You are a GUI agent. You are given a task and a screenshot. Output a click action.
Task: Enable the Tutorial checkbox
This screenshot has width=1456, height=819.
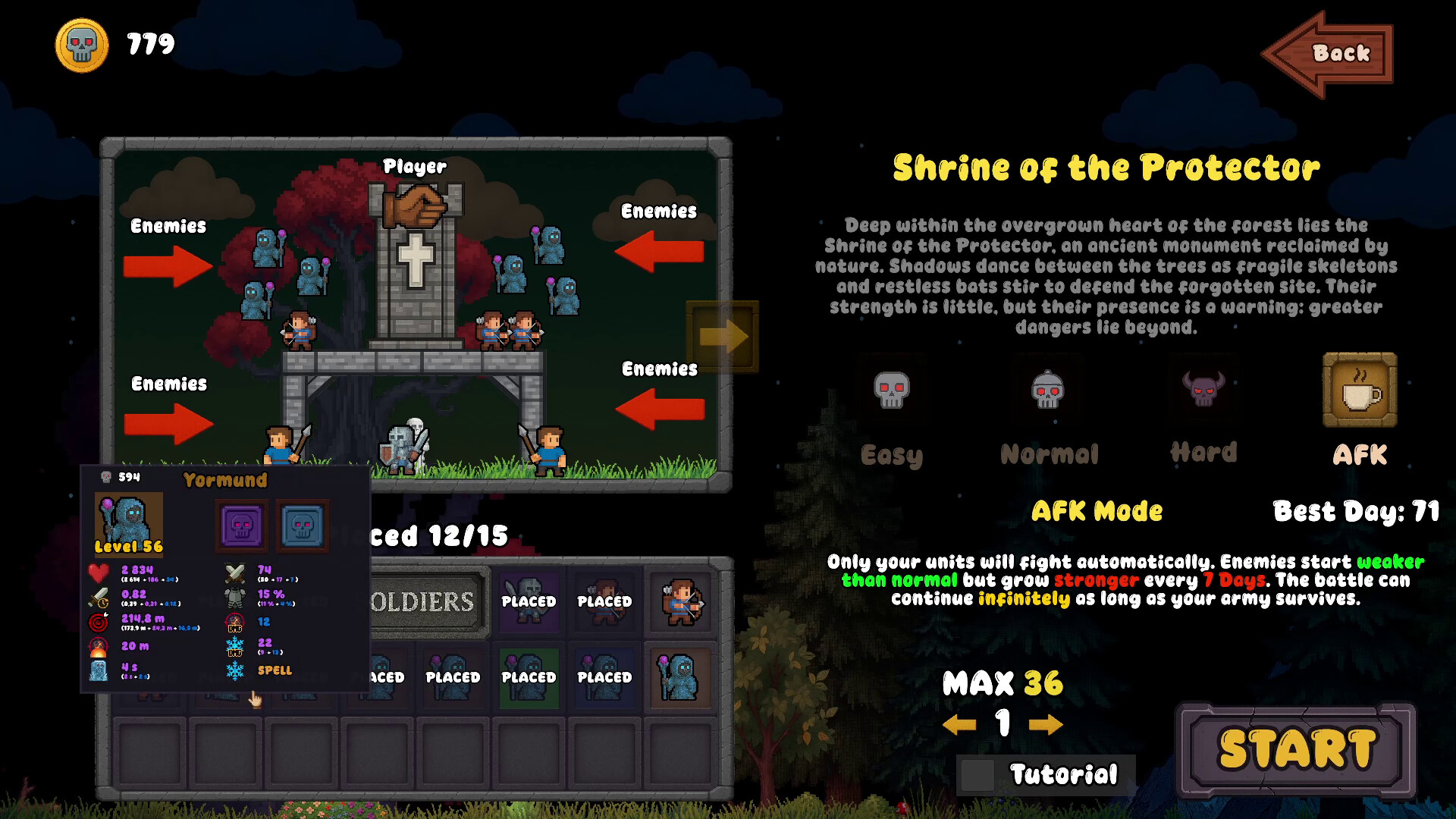tap(978, 774)
